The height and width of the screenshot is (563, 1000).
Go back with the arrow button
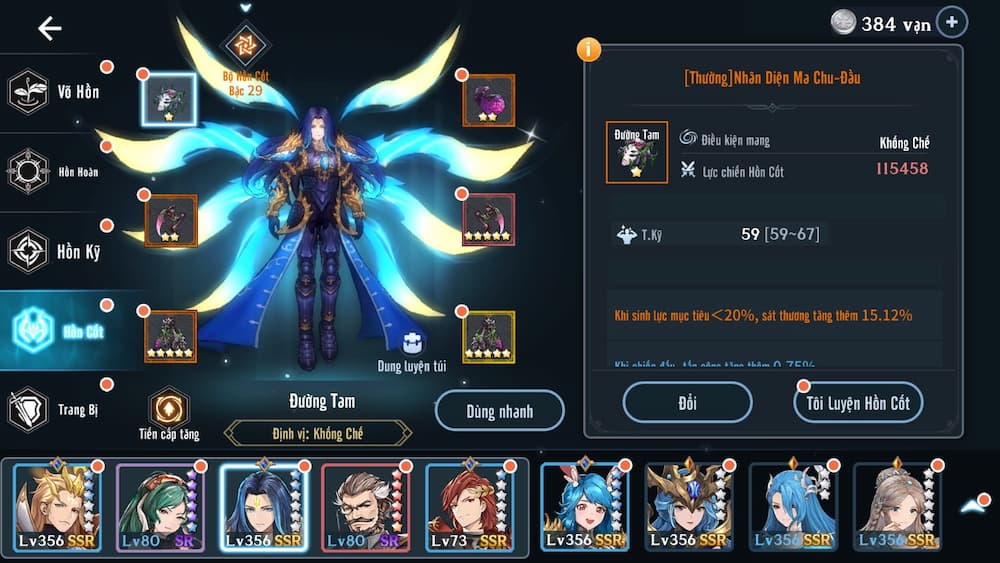(49, 28)
